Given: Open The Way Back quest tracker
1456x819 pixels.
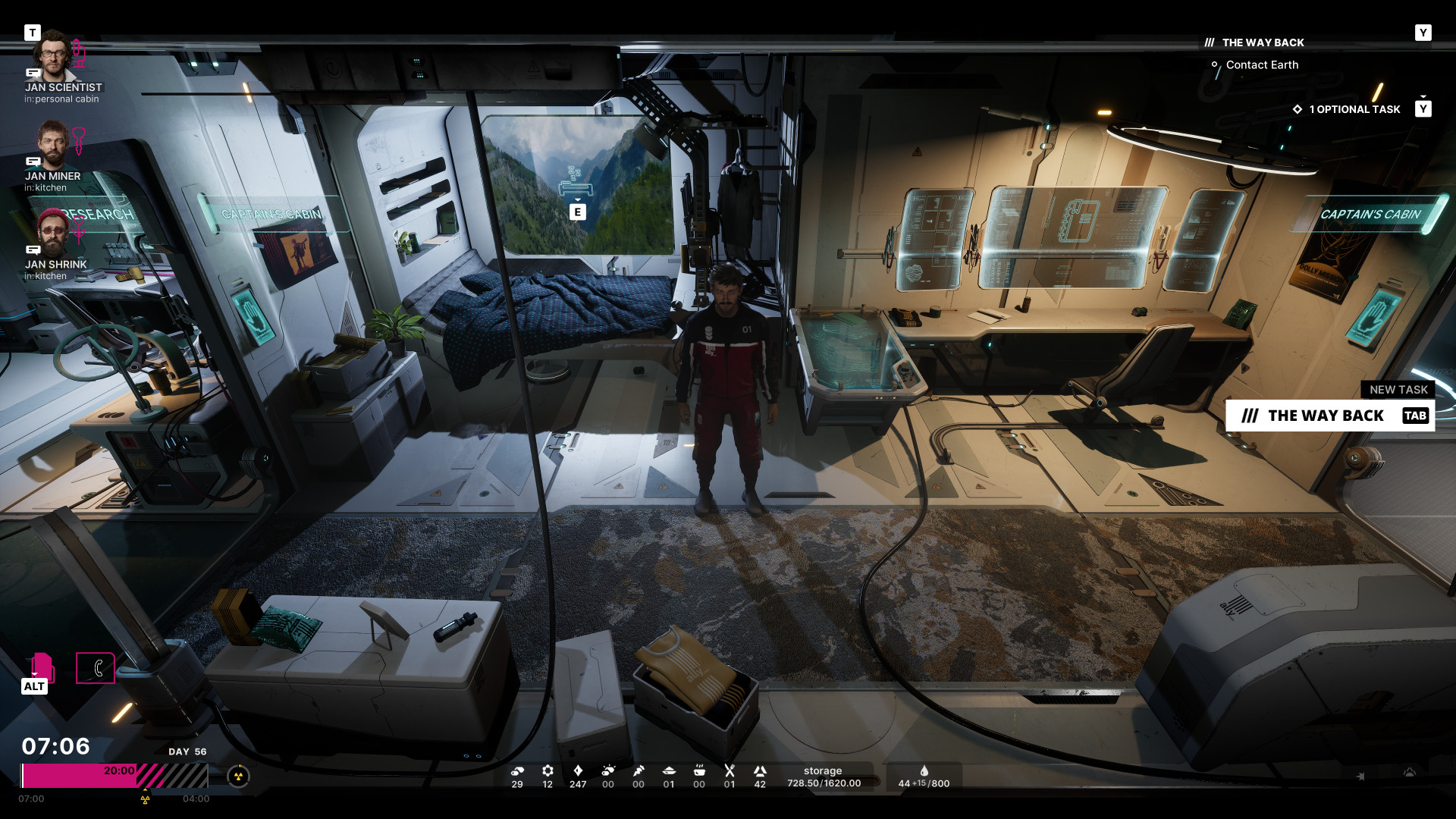Looking at the screenshot, I should pos(1263,42).
